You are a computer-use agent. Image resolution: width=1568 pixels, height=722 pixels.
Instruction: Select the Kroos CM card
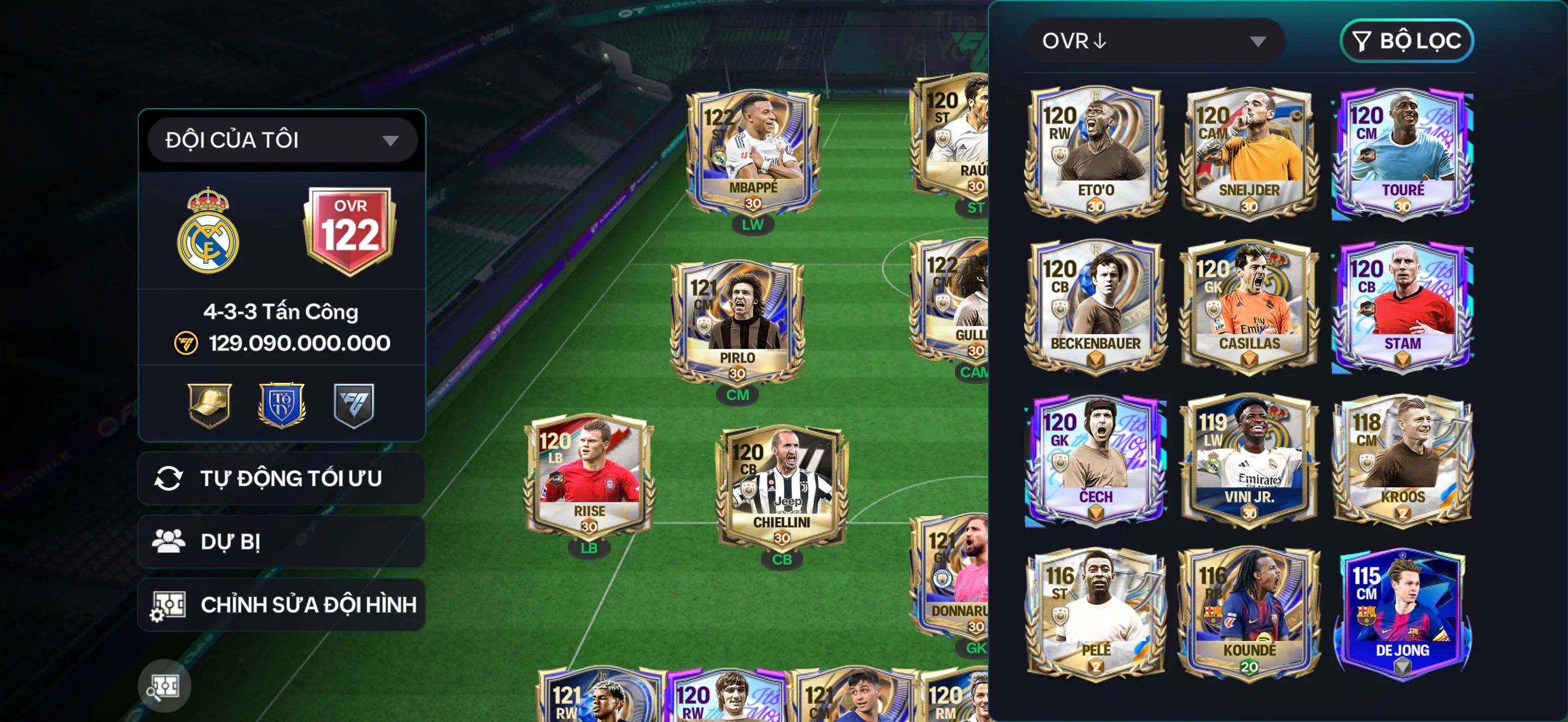pos(1402,459)
